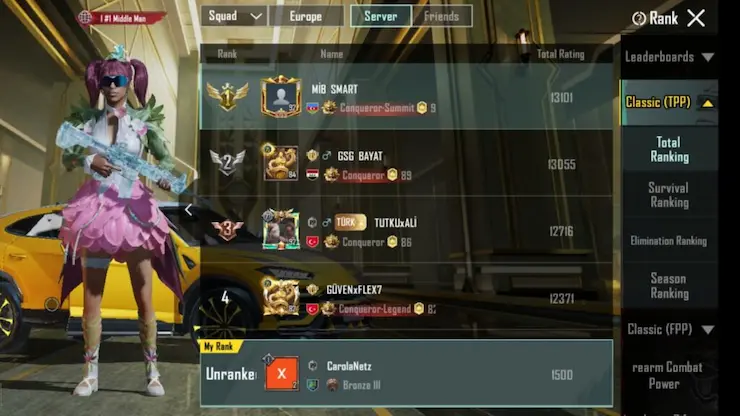Close the Rank screen with X

tap(696, 17)
